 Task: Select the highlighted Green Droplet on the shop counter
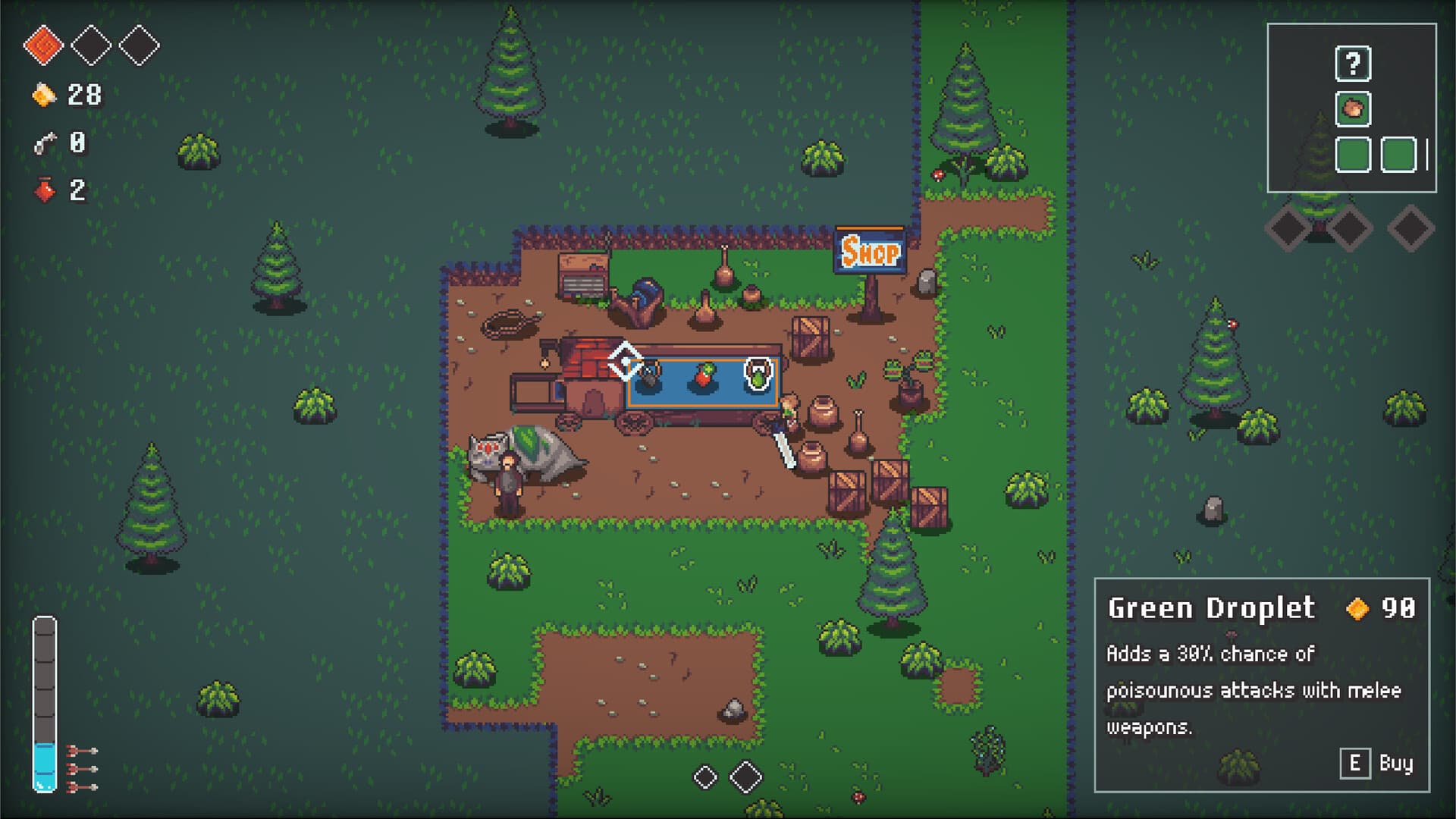pos(758,374)
